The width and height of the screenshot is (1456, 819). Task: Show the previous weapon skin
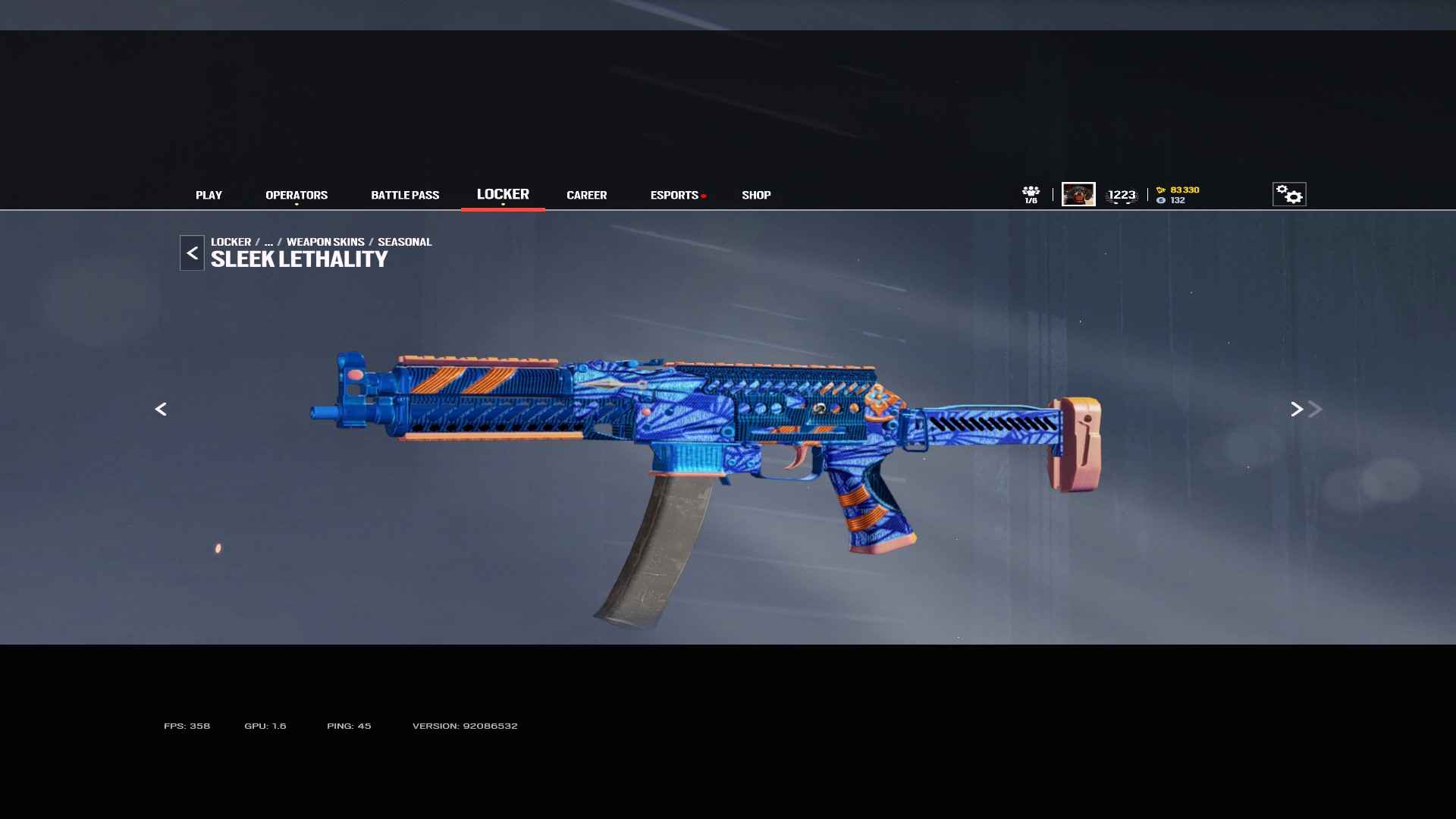pyautogui.click(x=161, y=409)
